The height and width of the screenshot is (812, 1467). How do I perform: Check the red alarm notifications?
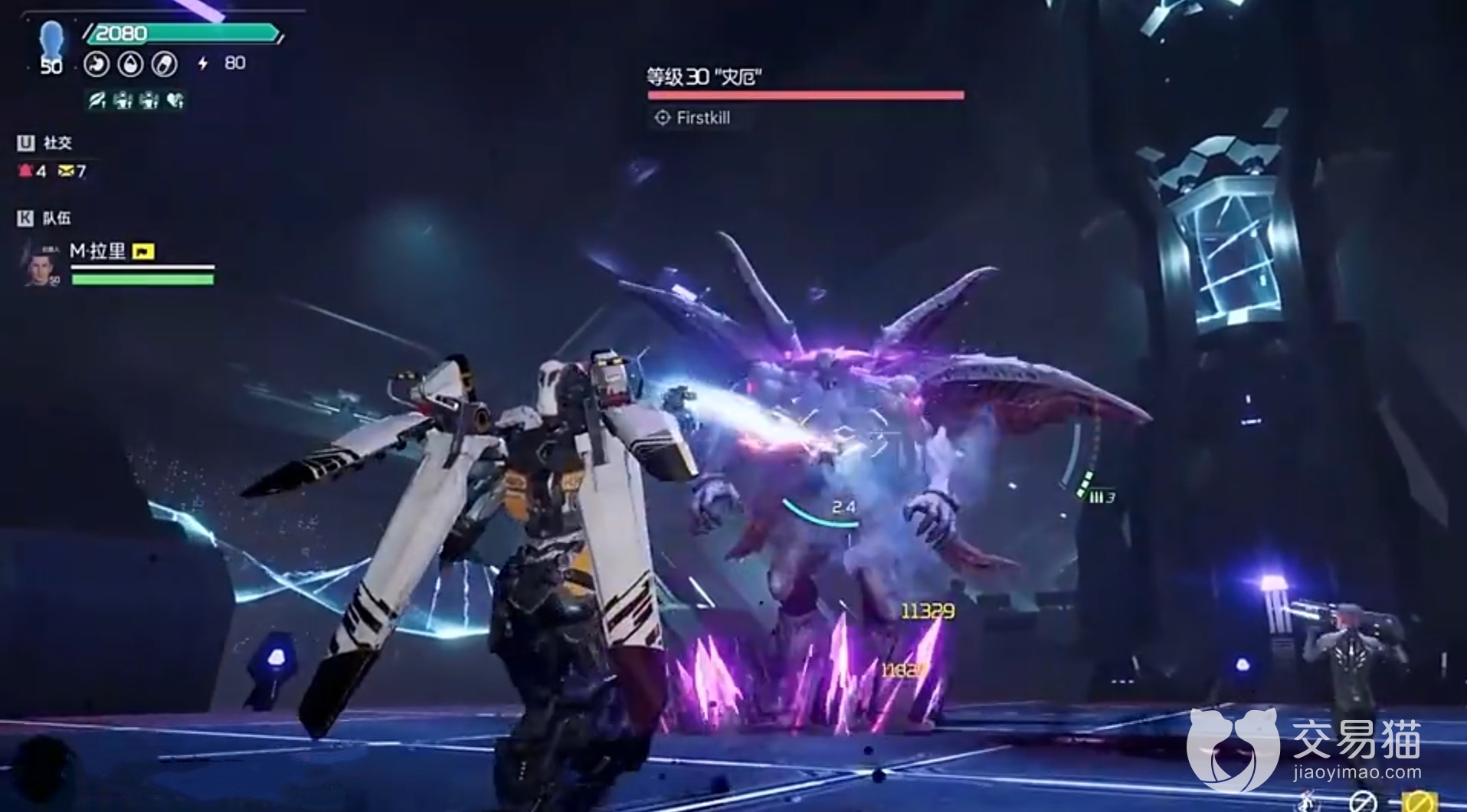coord(26,171)
